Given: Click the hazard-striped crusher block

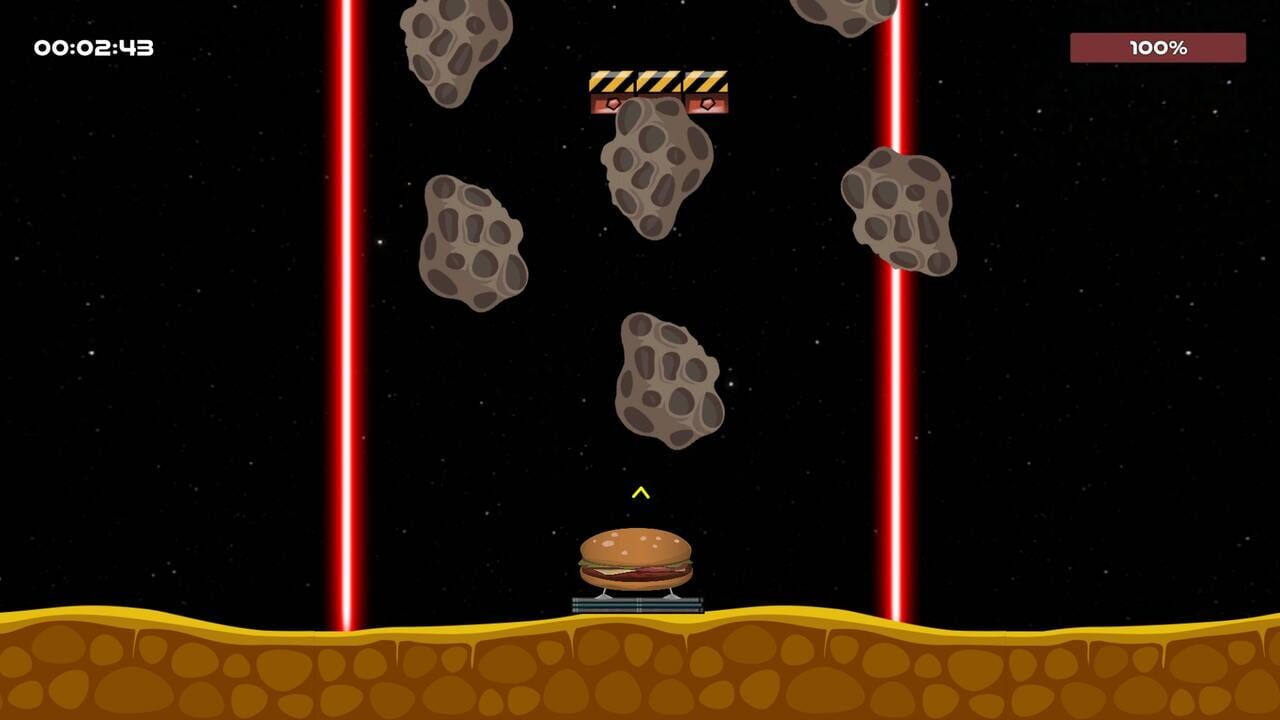Looking at the screenshot, I should [660, 83].
